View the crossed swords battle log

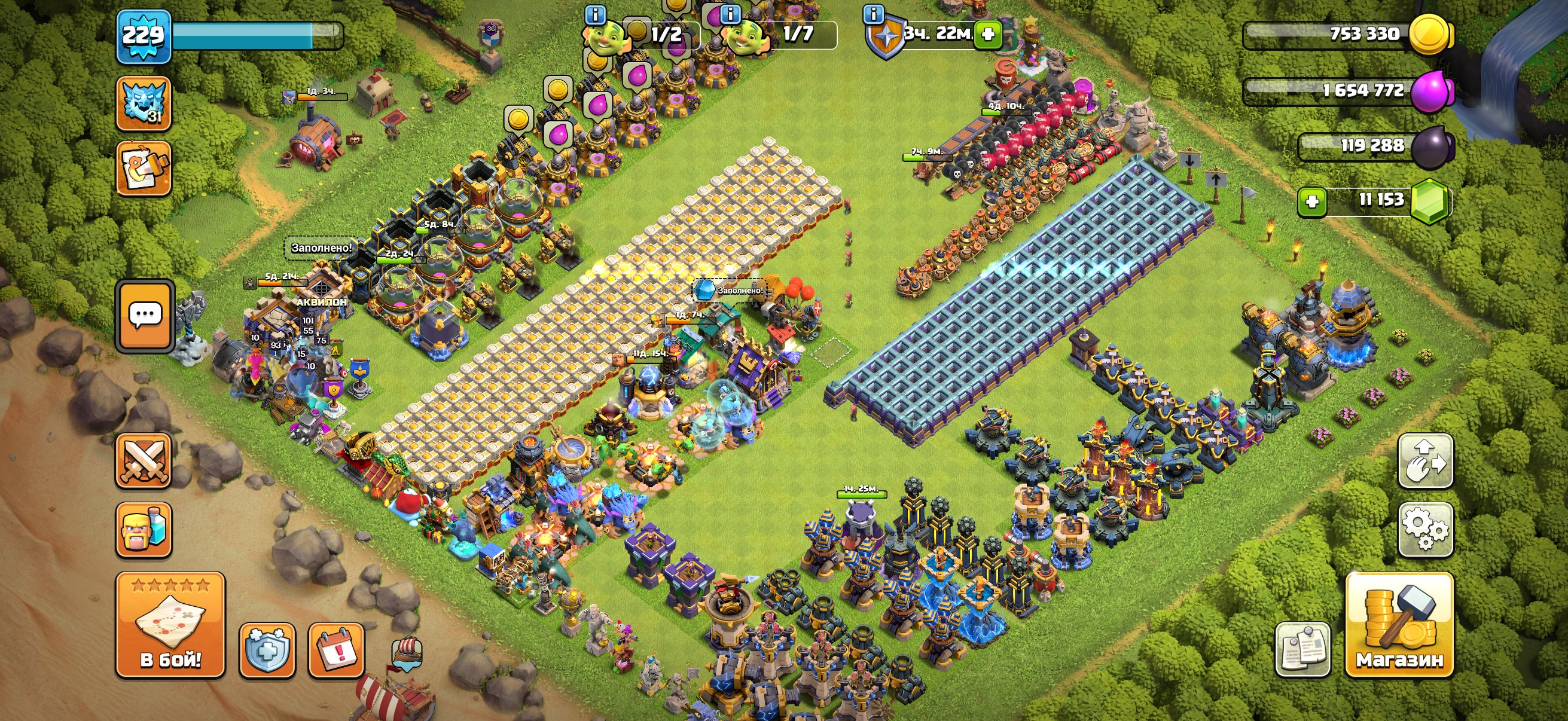click(144, 460)
